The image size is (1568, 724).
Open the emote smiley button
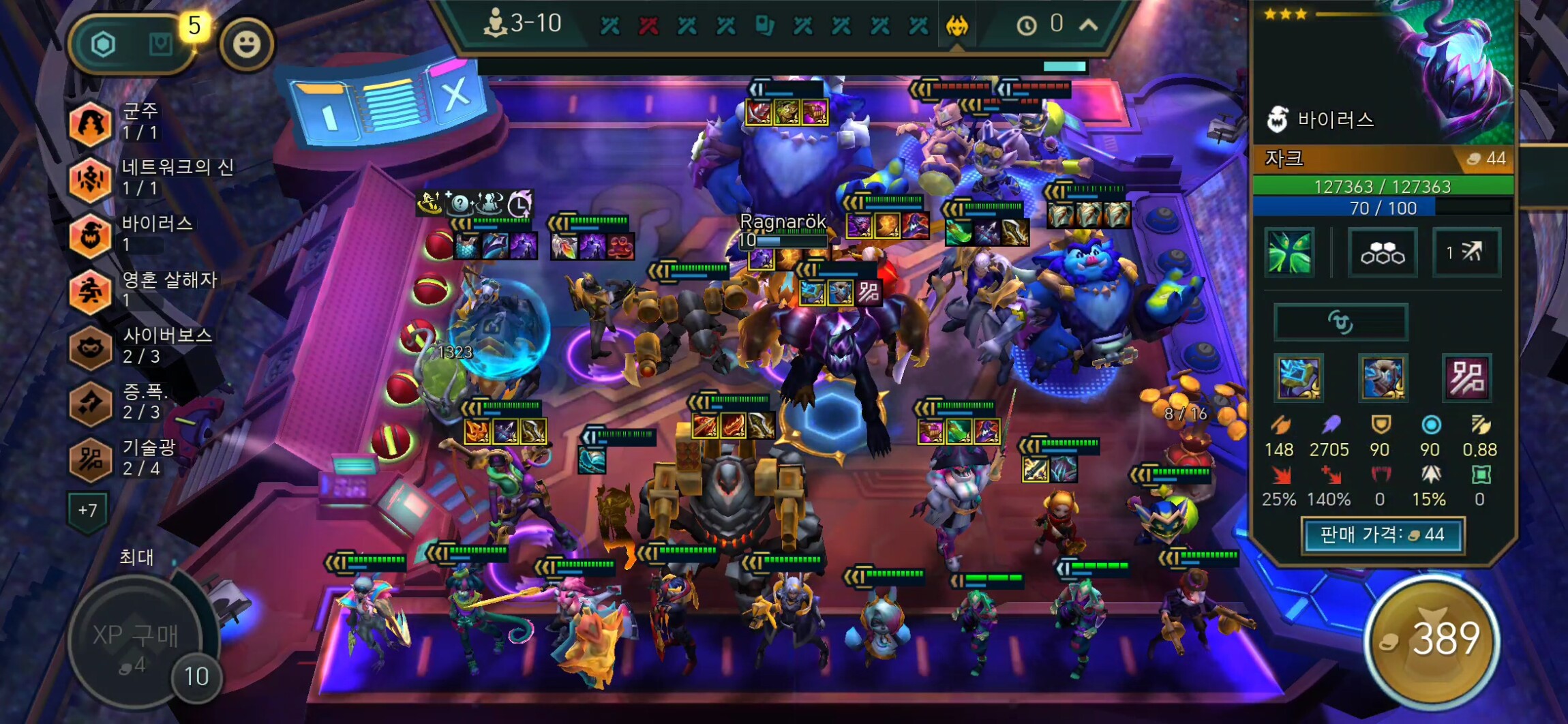pos(247,45)
